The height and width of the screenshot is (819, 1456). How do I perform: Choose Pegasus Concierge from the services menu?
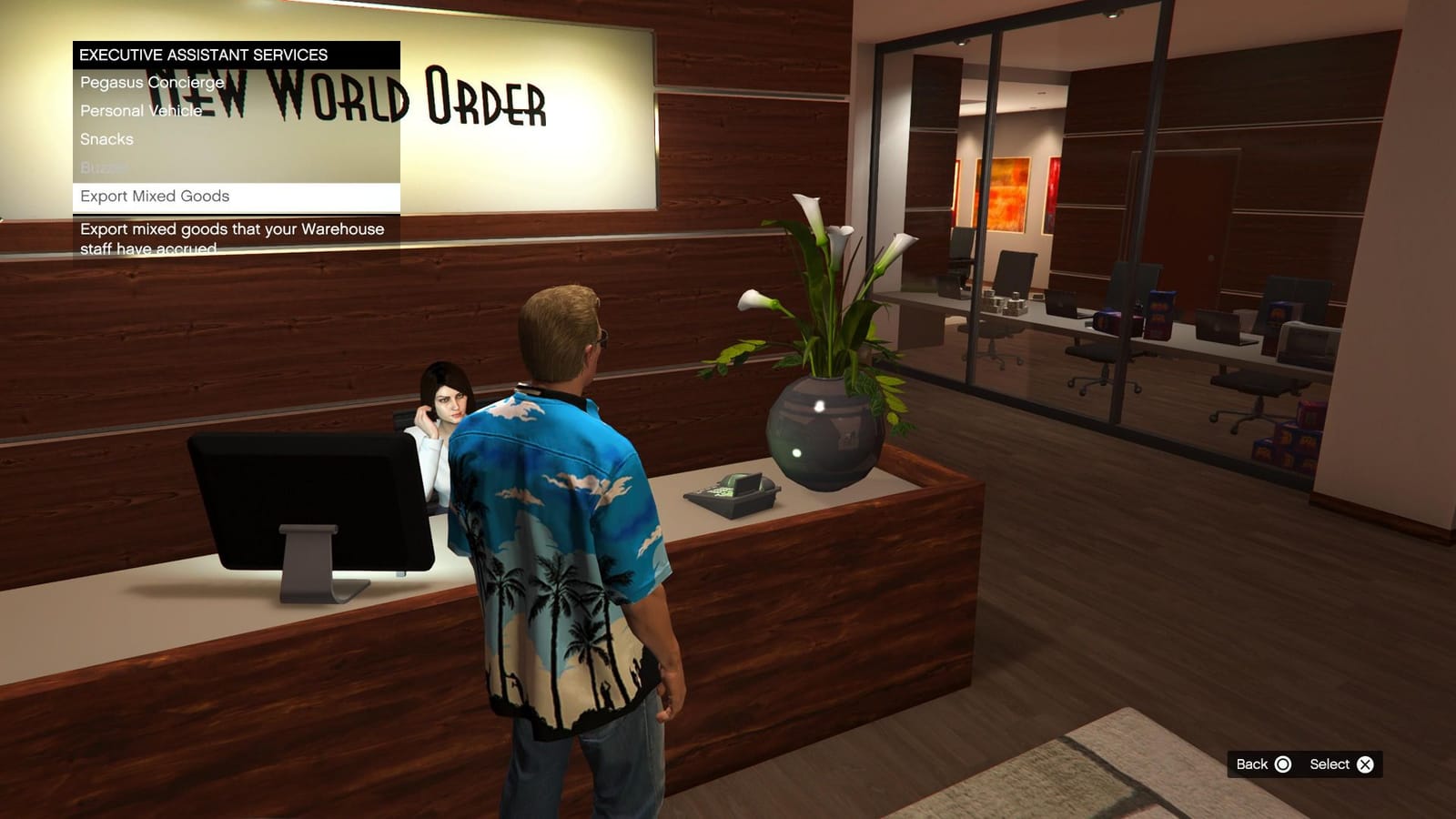[x=150, y=81]
